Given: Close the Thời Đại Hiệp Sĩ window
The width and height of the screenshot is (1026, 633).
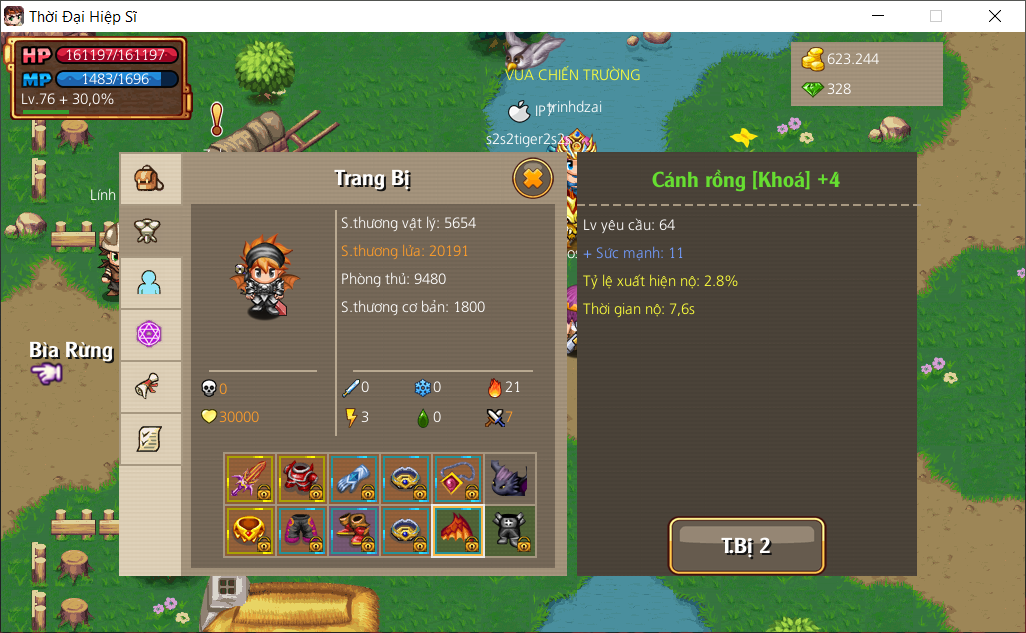Looking at the screenshot, I should click(x=995, y=16).
